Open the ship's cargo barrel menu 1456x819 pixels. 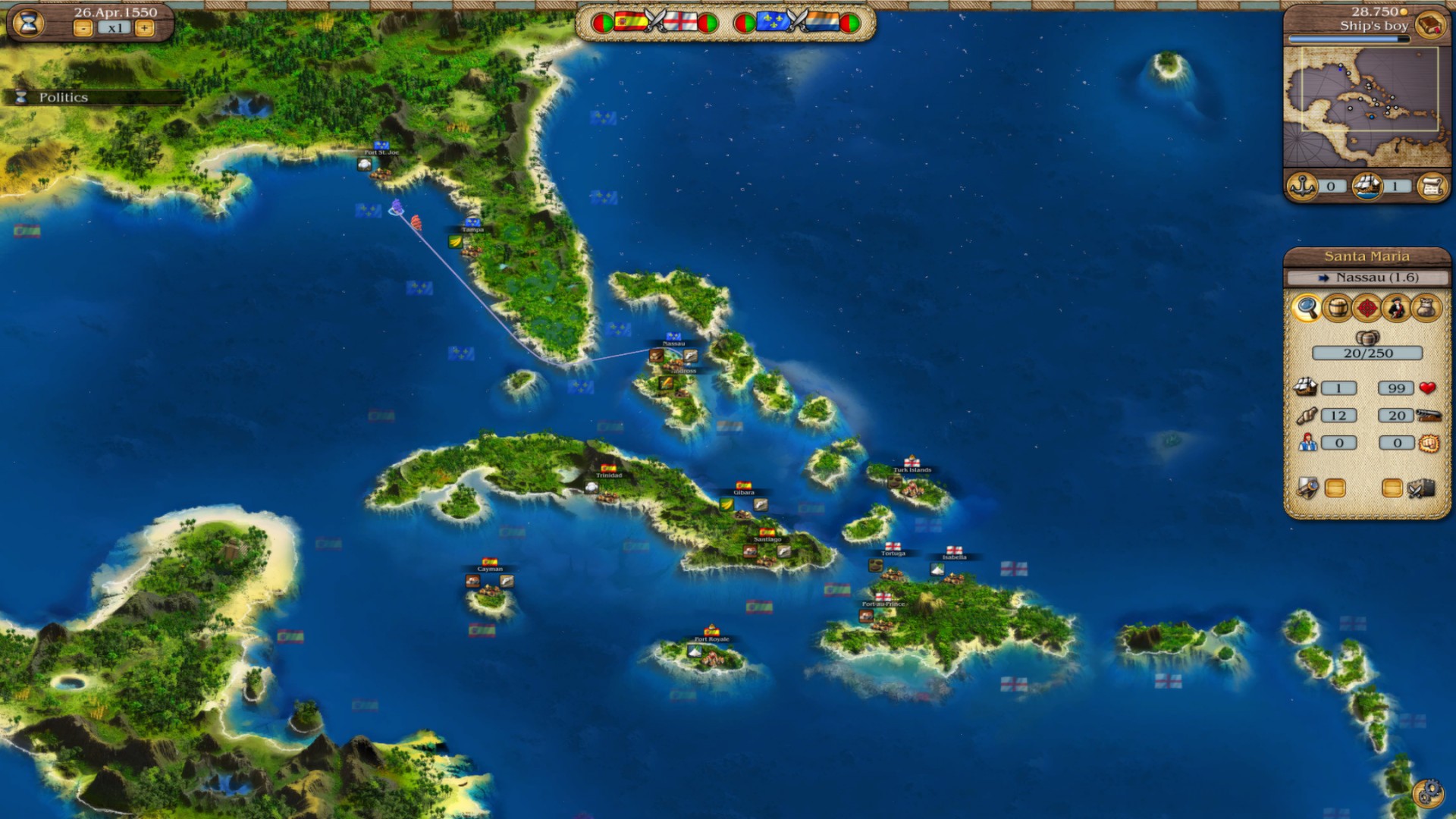click(x=1336, y=306)
